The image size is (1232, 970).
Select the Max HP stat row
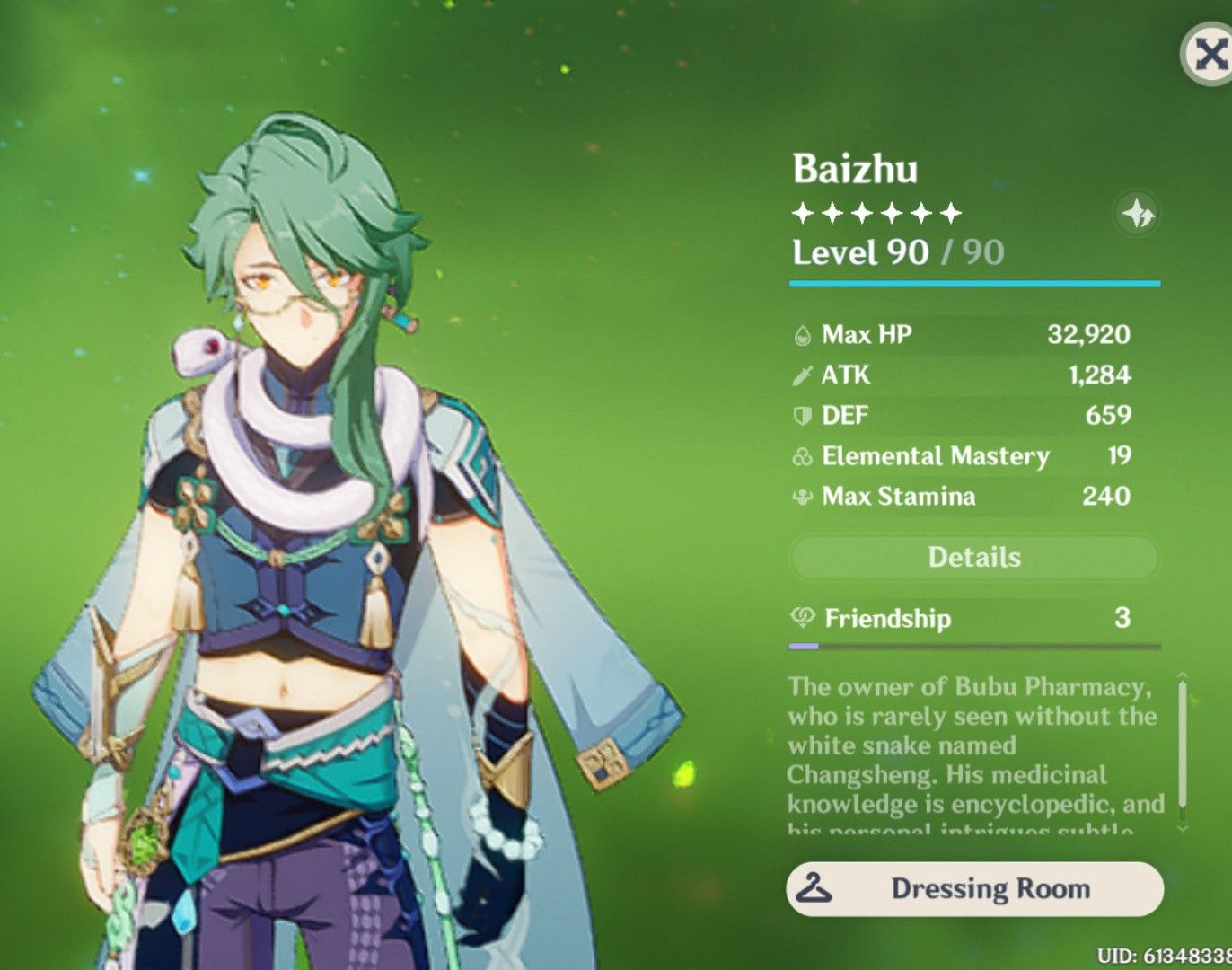click(961, 336)
